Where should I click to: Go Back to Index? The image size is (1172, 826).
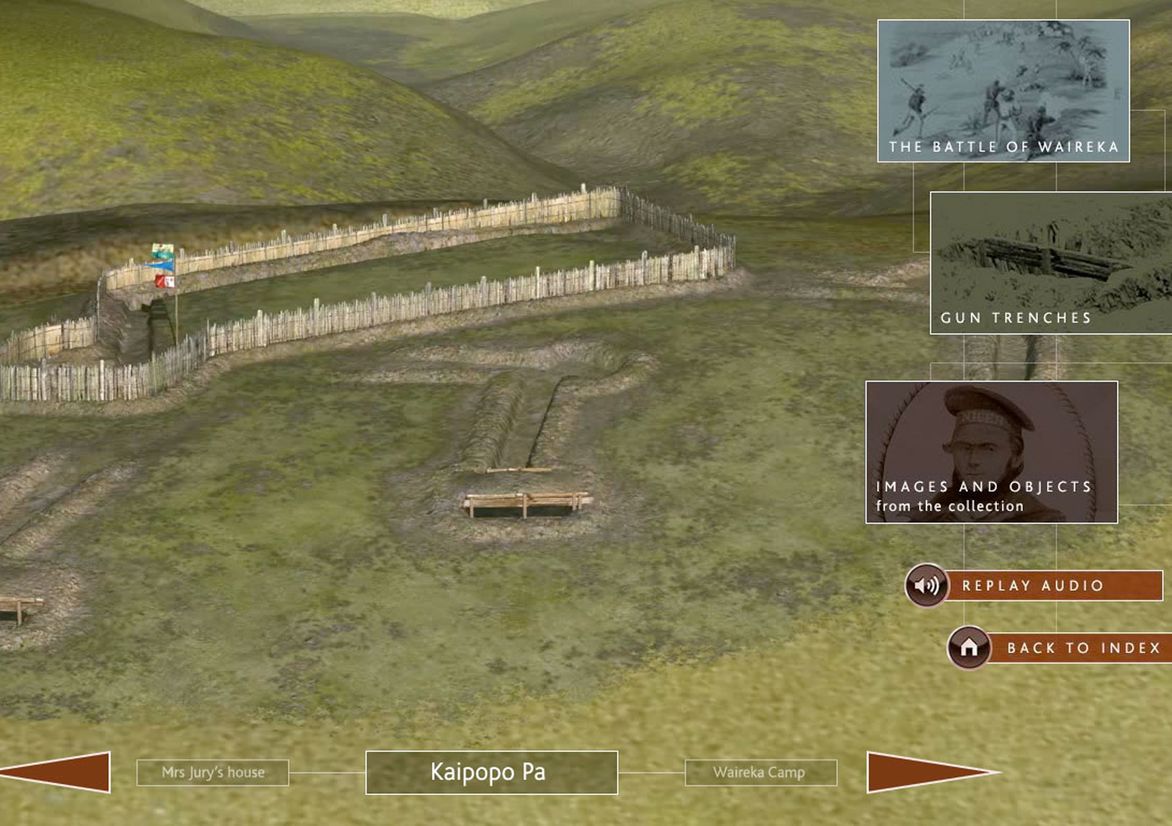point(1058,648)
